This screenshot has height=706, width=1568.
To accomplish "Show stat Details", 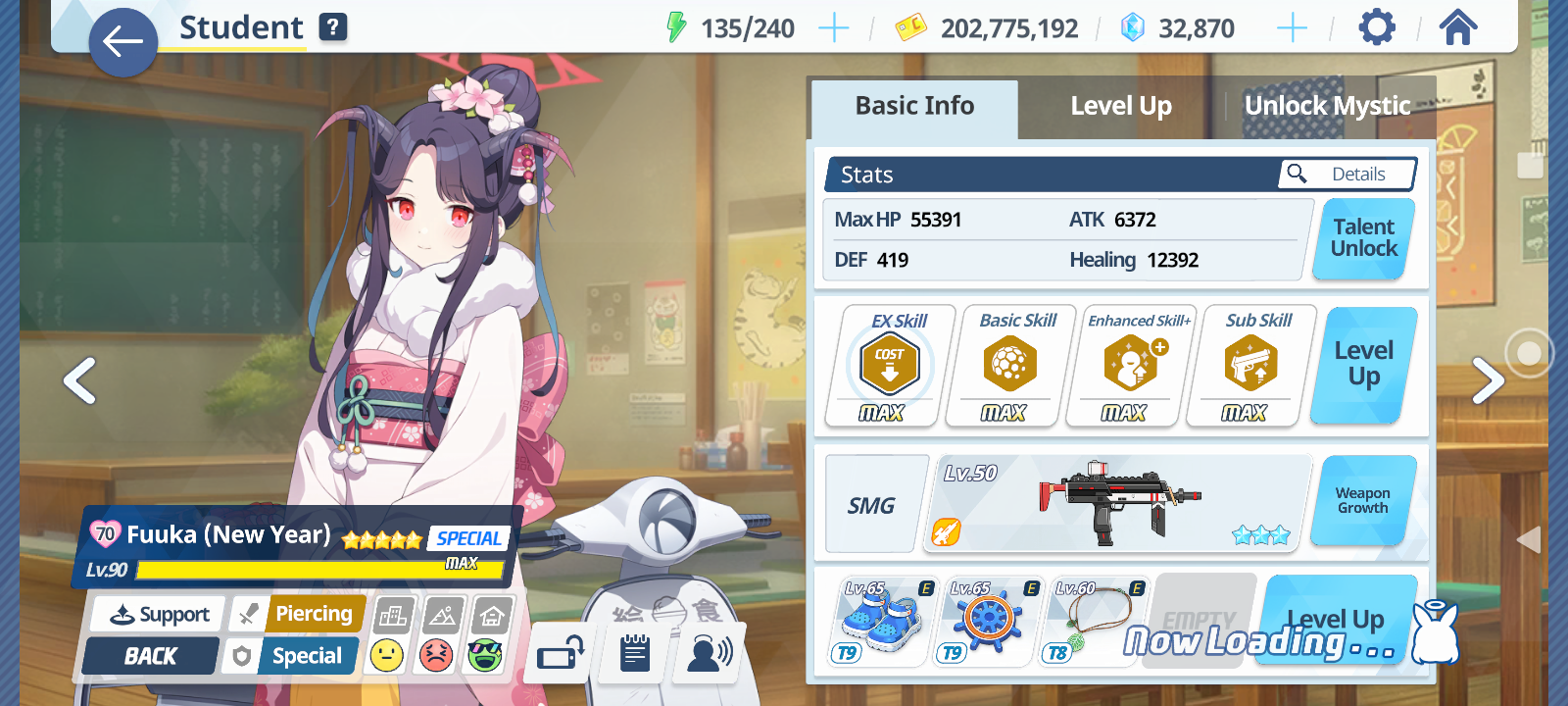I will tap(1347, 175).
